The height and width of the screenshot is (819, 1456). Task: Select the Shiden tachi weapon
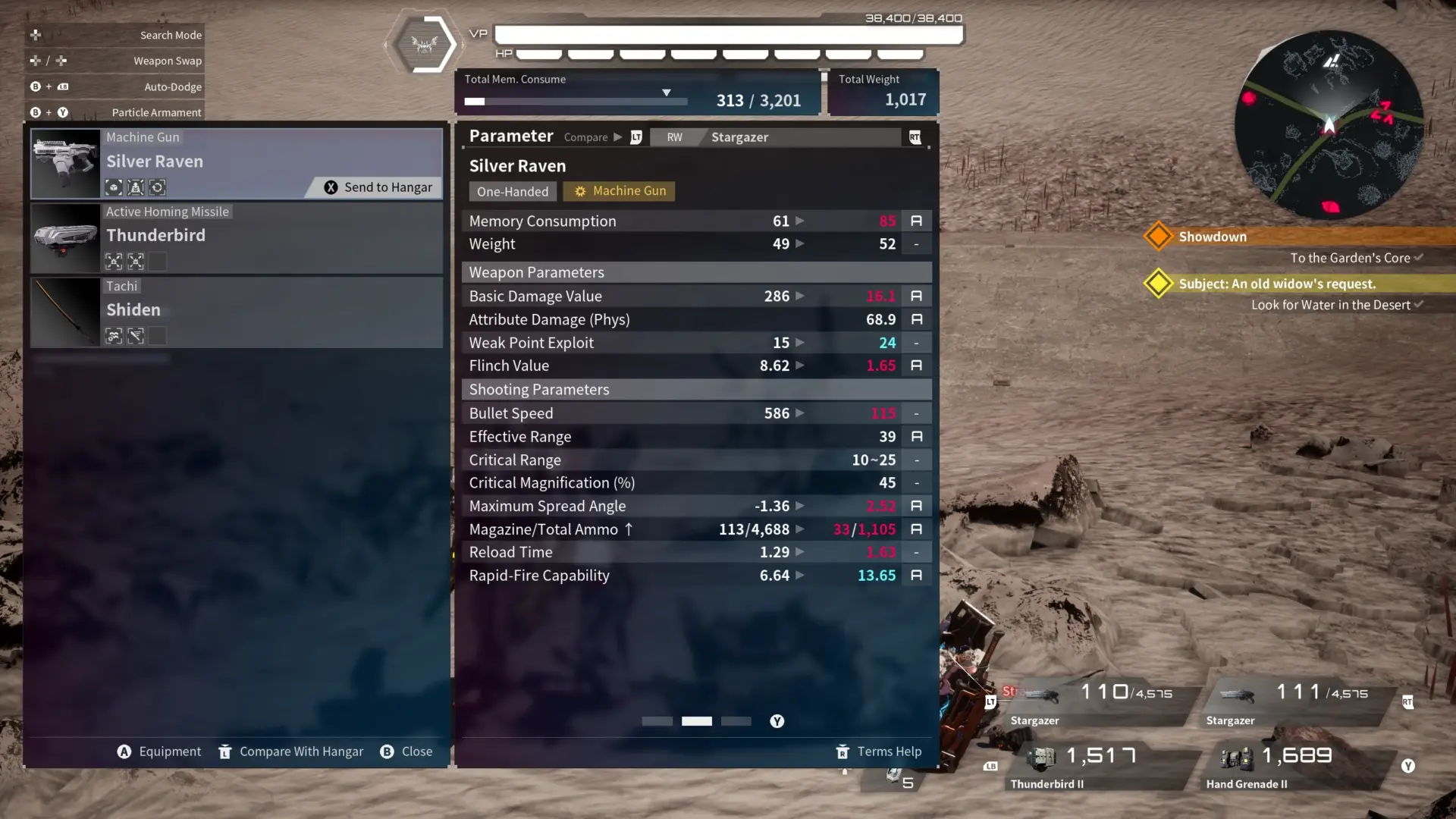pyautogui.click(x=235, y=312)
